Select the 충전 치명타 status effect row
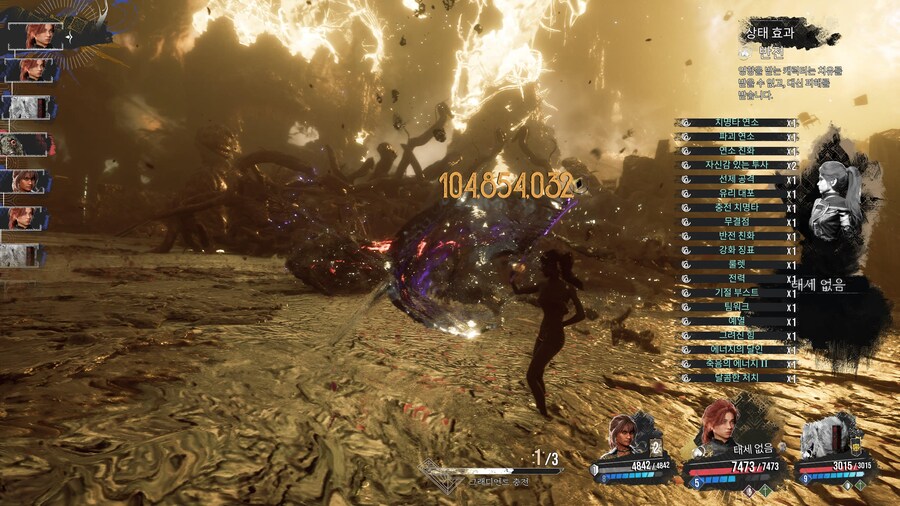900x506 pixels. (737, 208)
